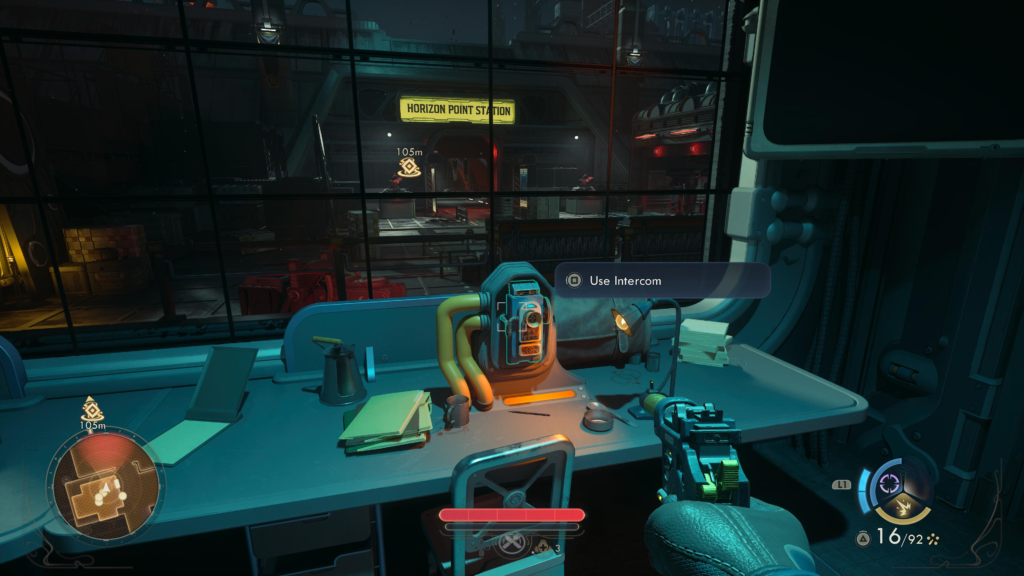The width and height of the screenshot is (1024, 576).
Task: Select the 105m objective waypoint marker
Action: (408, 167)
